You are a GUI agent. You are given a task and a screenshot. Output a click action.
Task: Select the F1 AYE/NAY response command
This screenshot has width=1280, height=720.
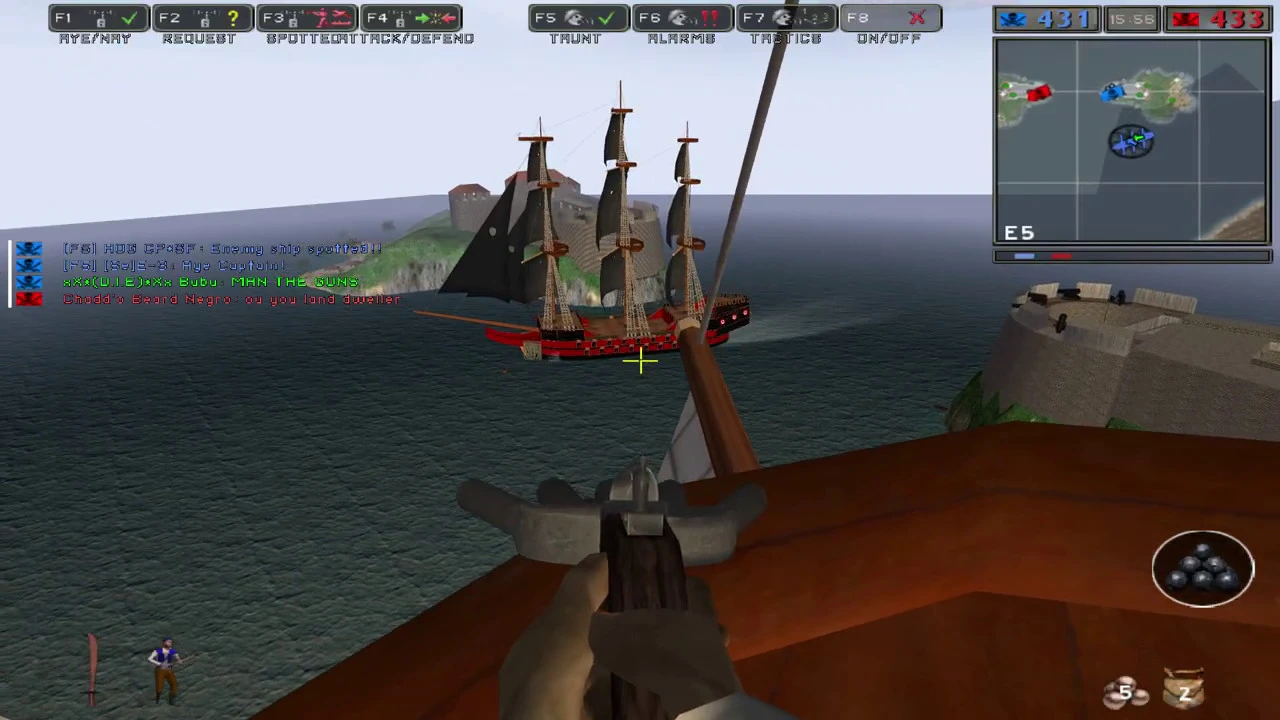click(x=97, y=17)
